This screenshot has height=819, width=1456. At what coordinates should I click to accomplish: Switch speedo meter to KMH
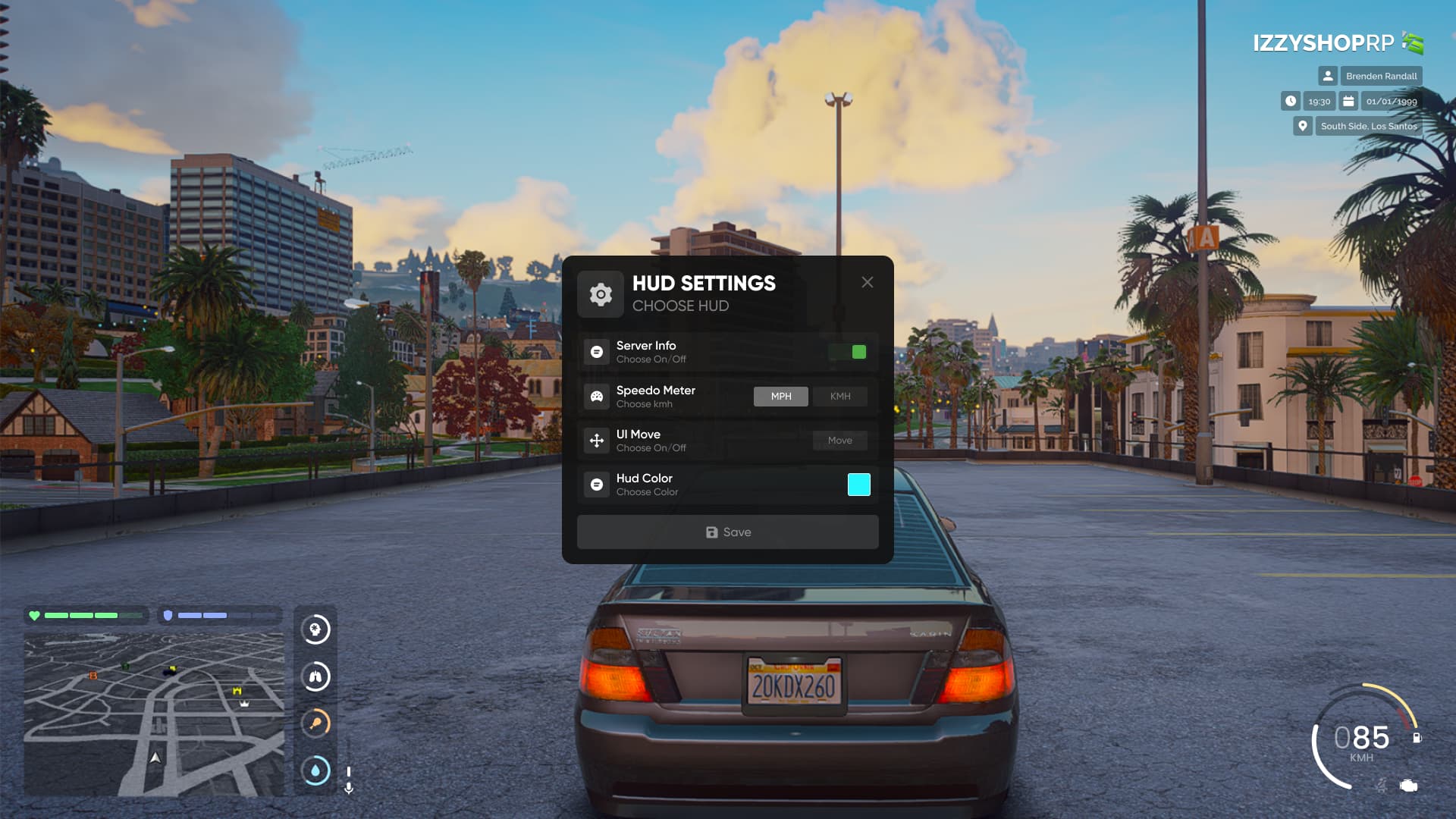point(840,397)
